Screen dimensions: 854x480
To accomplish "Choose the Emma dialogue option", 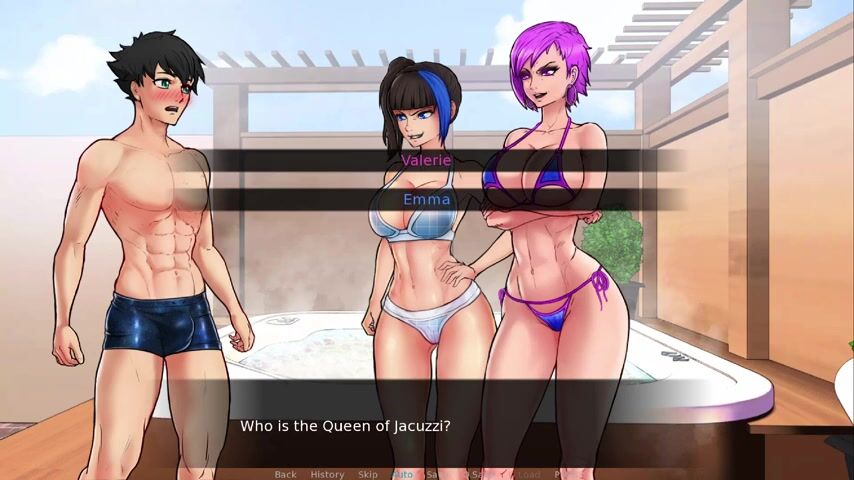I will click(x=426, y=199).
